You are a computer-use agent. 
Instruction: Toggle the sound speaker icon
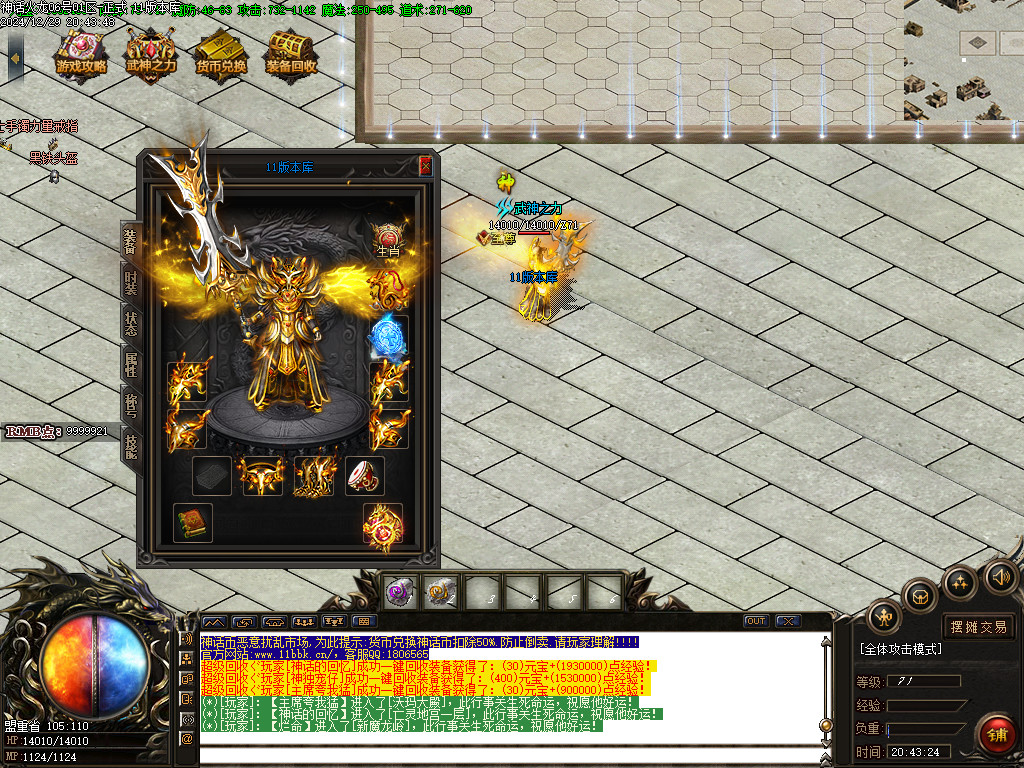coord(999,577)
